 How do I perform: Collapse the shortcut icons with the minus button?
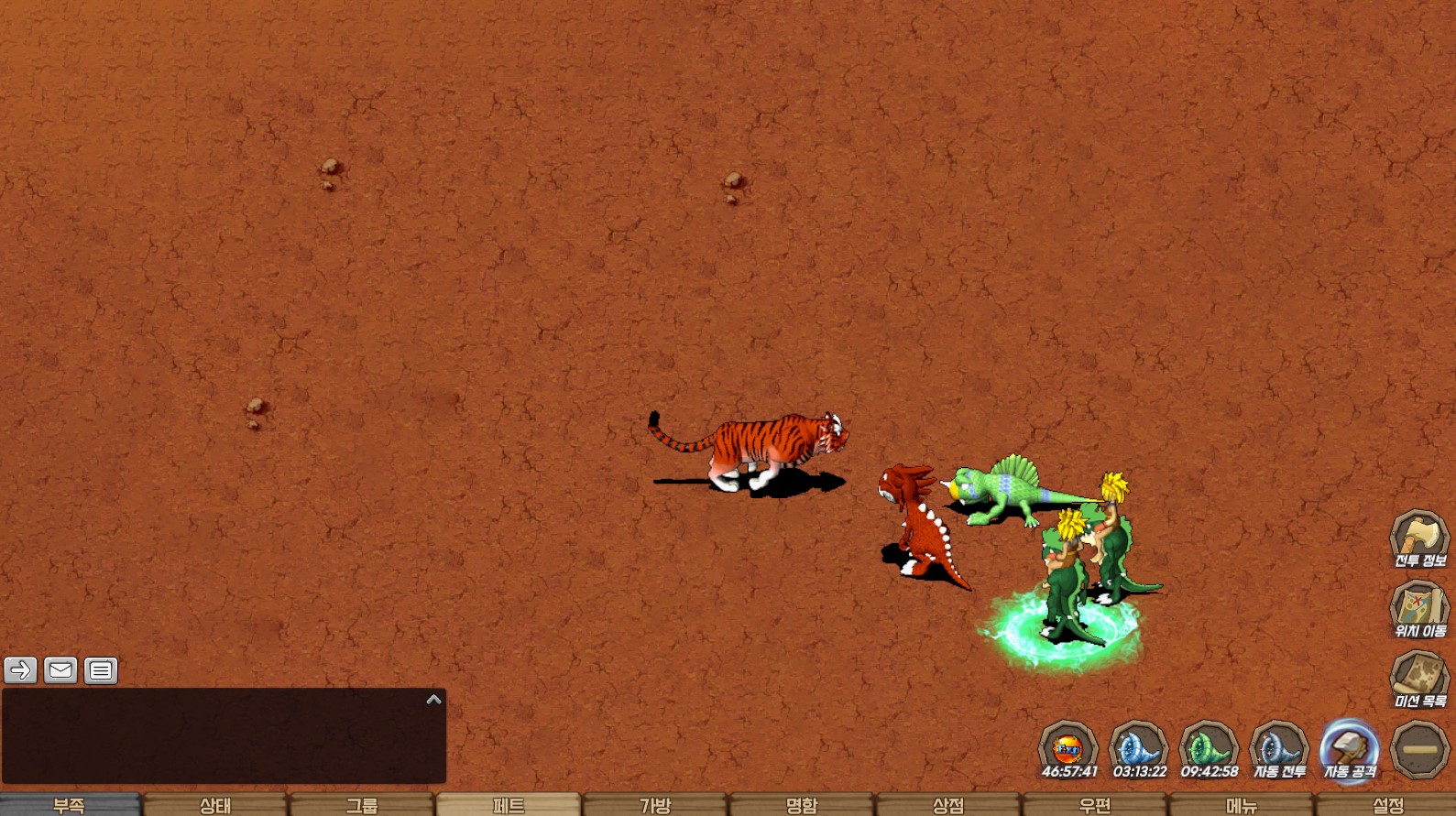coord(1419,750)
